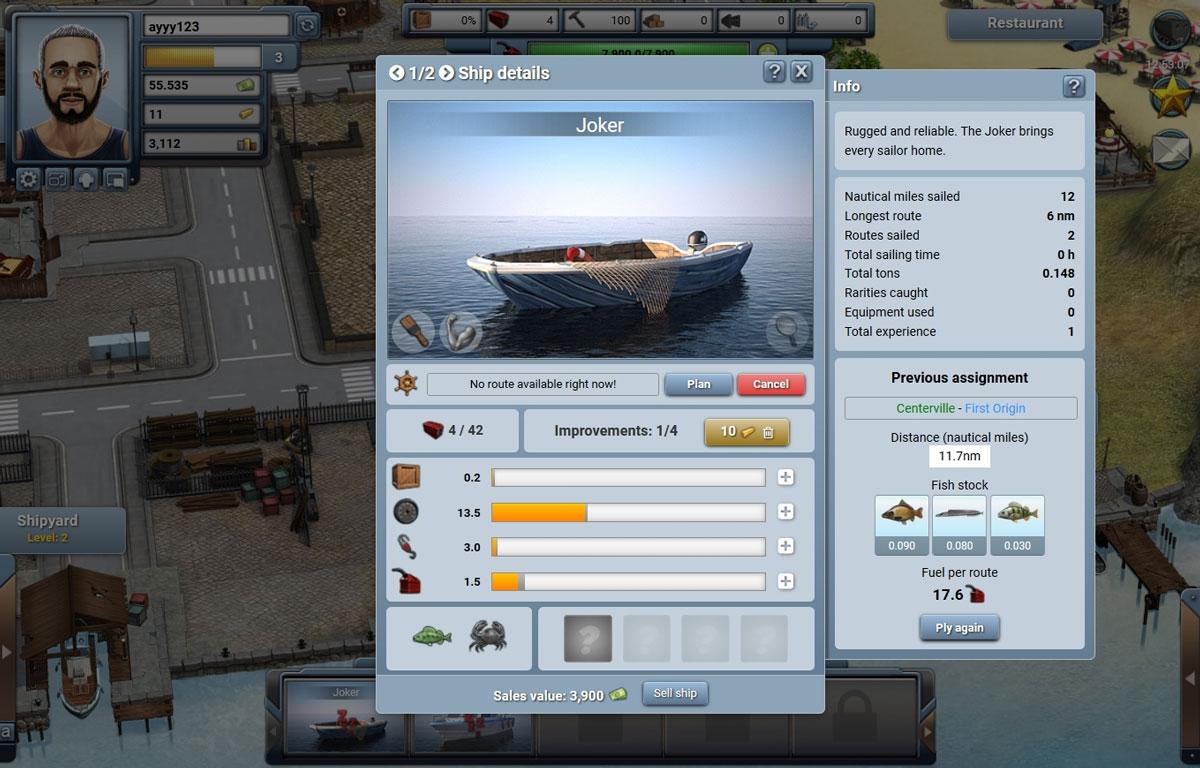The width and height of the screenshot is (1200, 768).
Task: Upgrade the cargo crate capacity
Action: coord(786,478)
